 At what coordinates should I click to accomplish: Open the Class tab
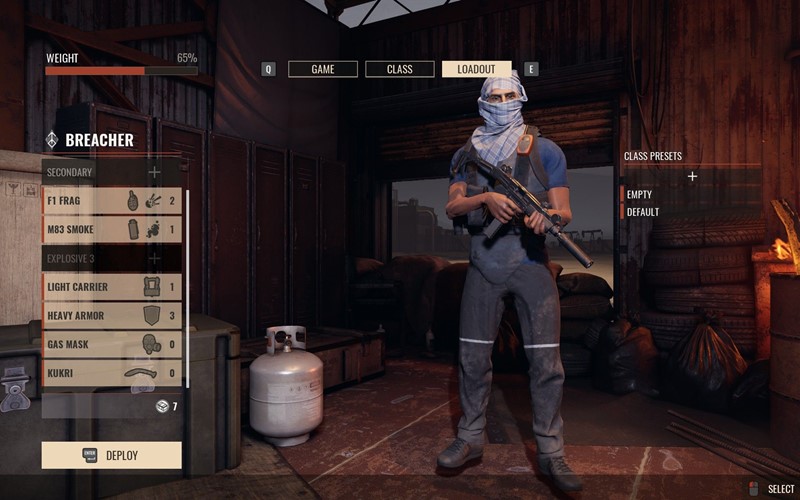tap(399, 69)
